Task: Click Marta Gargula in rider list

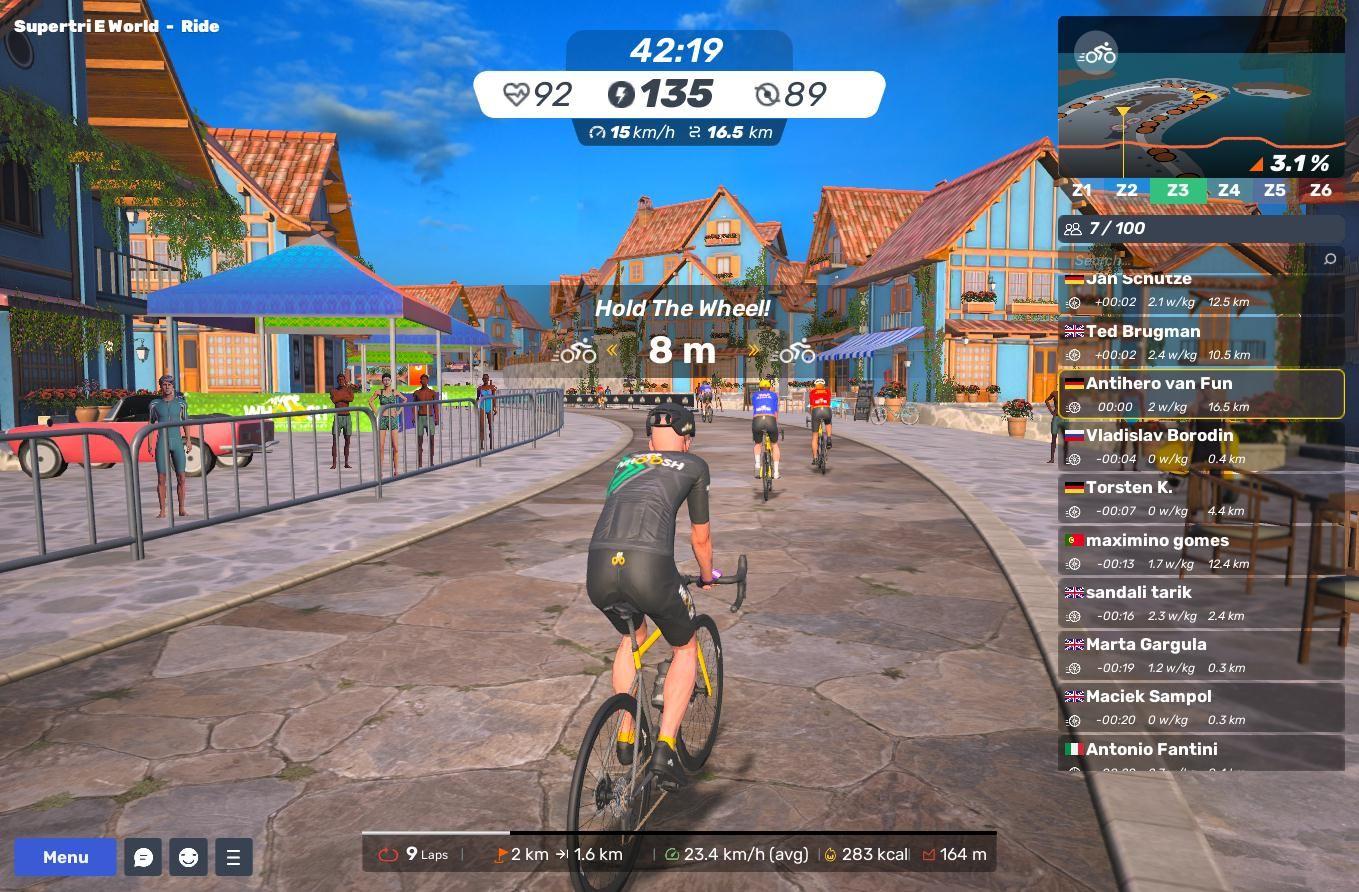Action: [x=1200, y=655]
